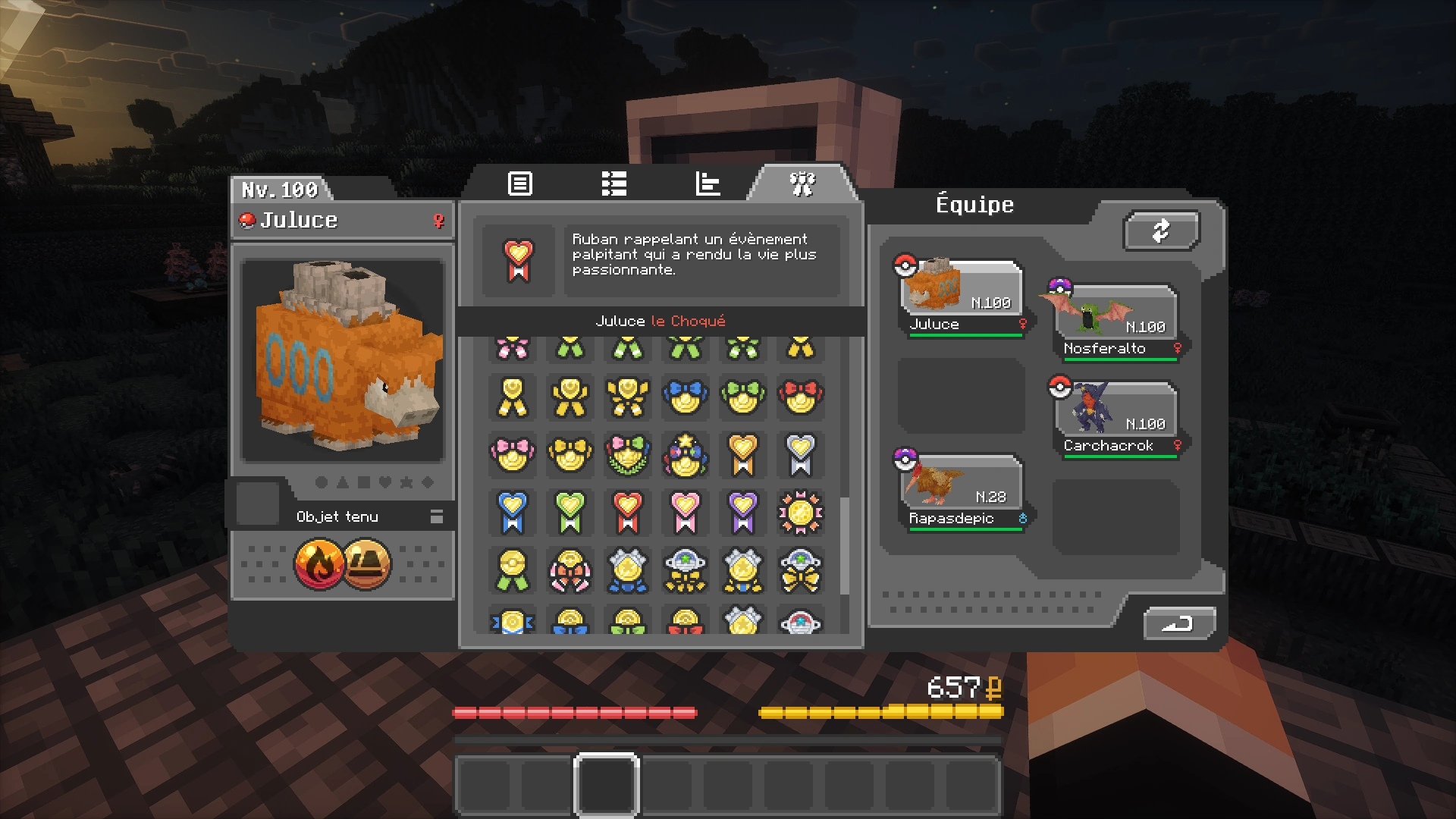
Task: Click the swap arrows button in the Équipe panel
Action: [1161, 230]
